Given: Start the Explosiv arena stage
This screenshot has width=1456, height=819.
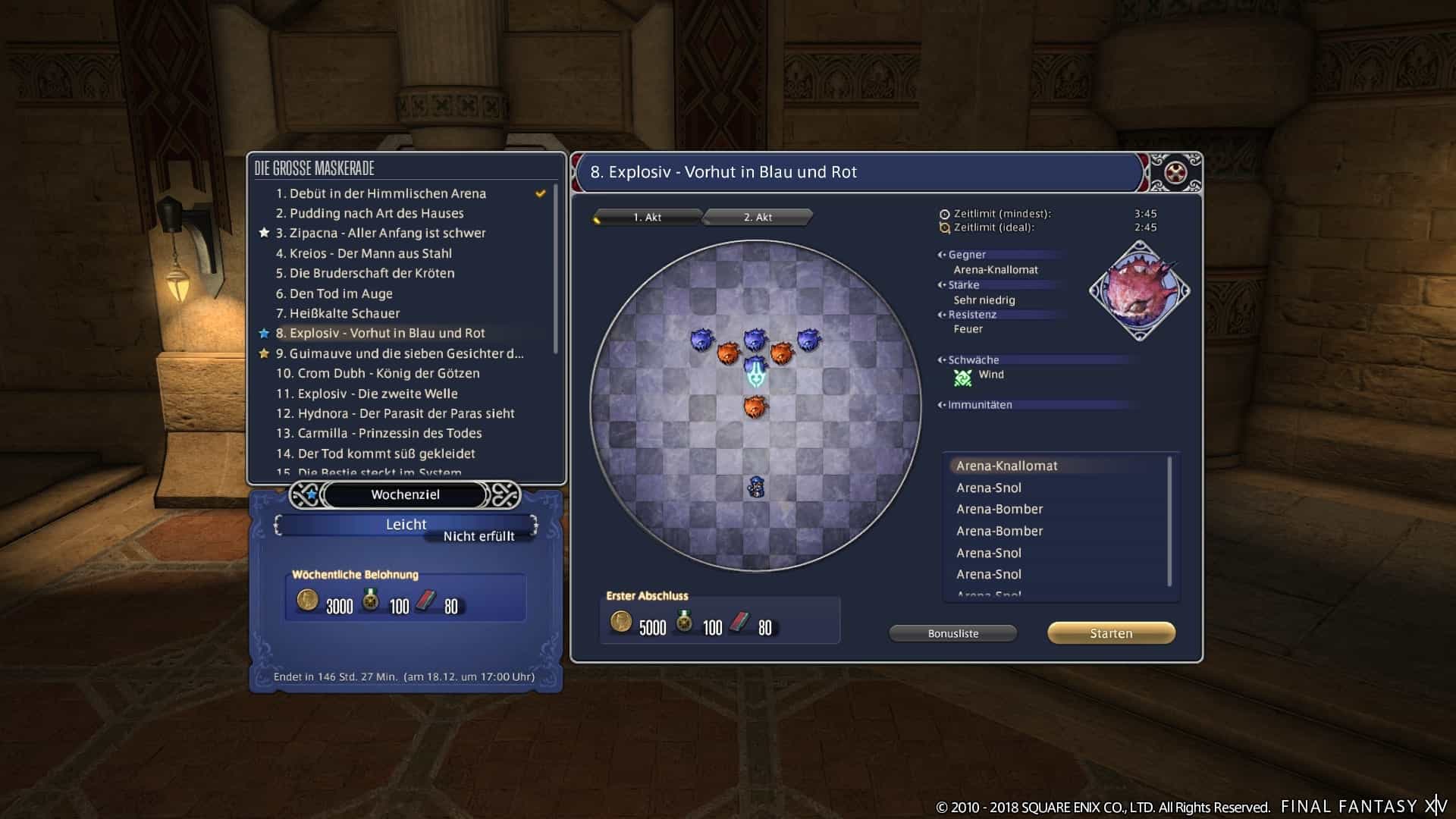Looking at the screenshot, I should 1111,633.
